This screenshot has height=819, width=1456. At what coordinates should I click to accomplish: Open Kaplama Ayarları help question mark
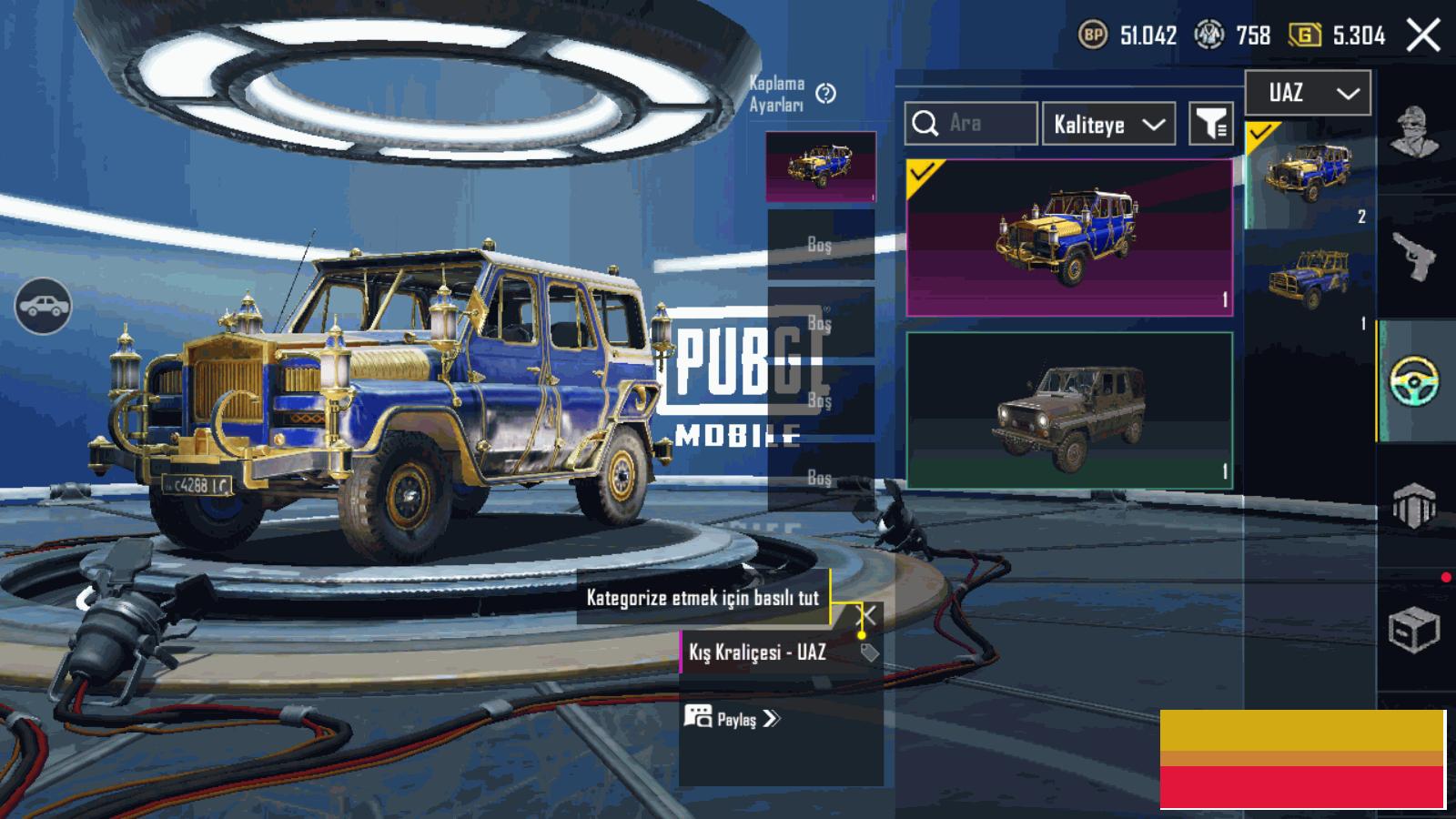coord(825,94)
